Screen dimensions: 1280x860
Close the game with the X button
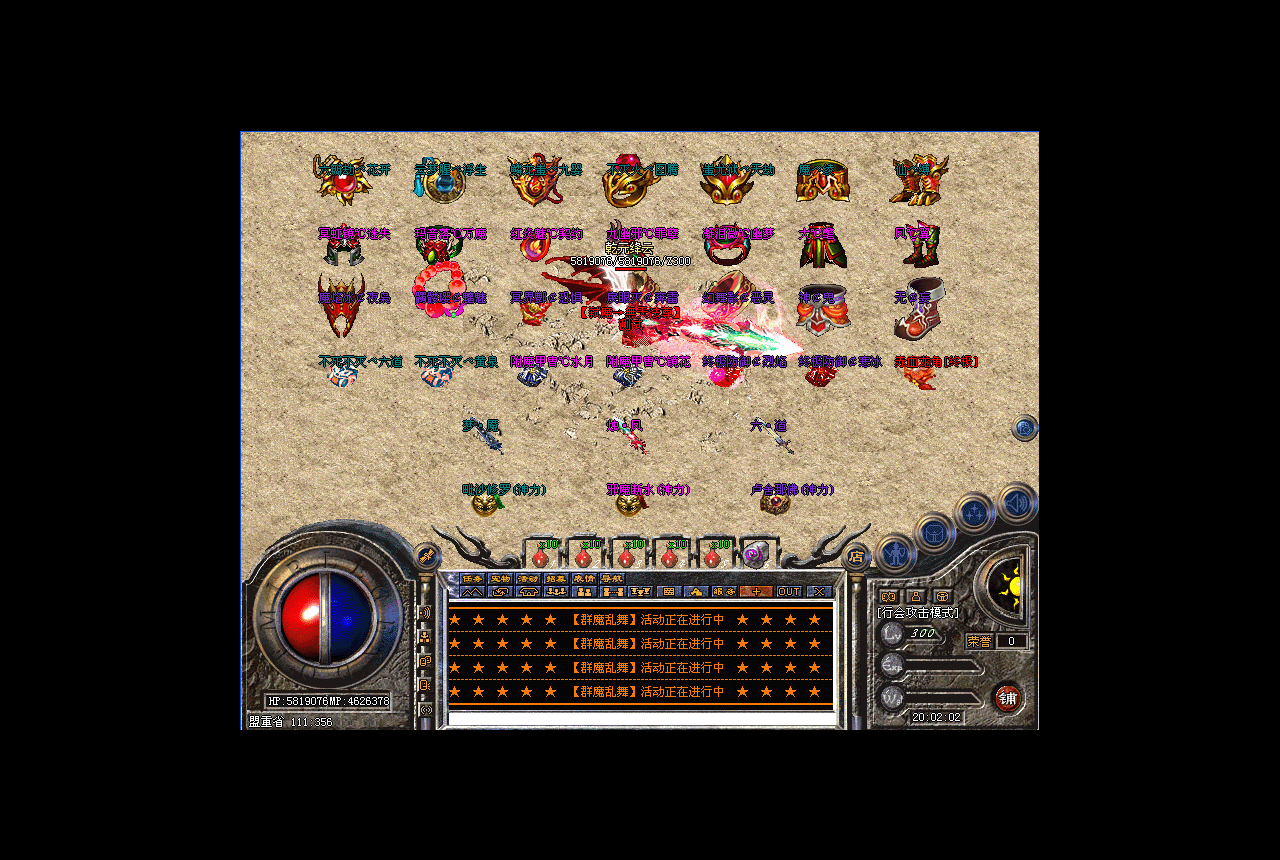point(819,592)
